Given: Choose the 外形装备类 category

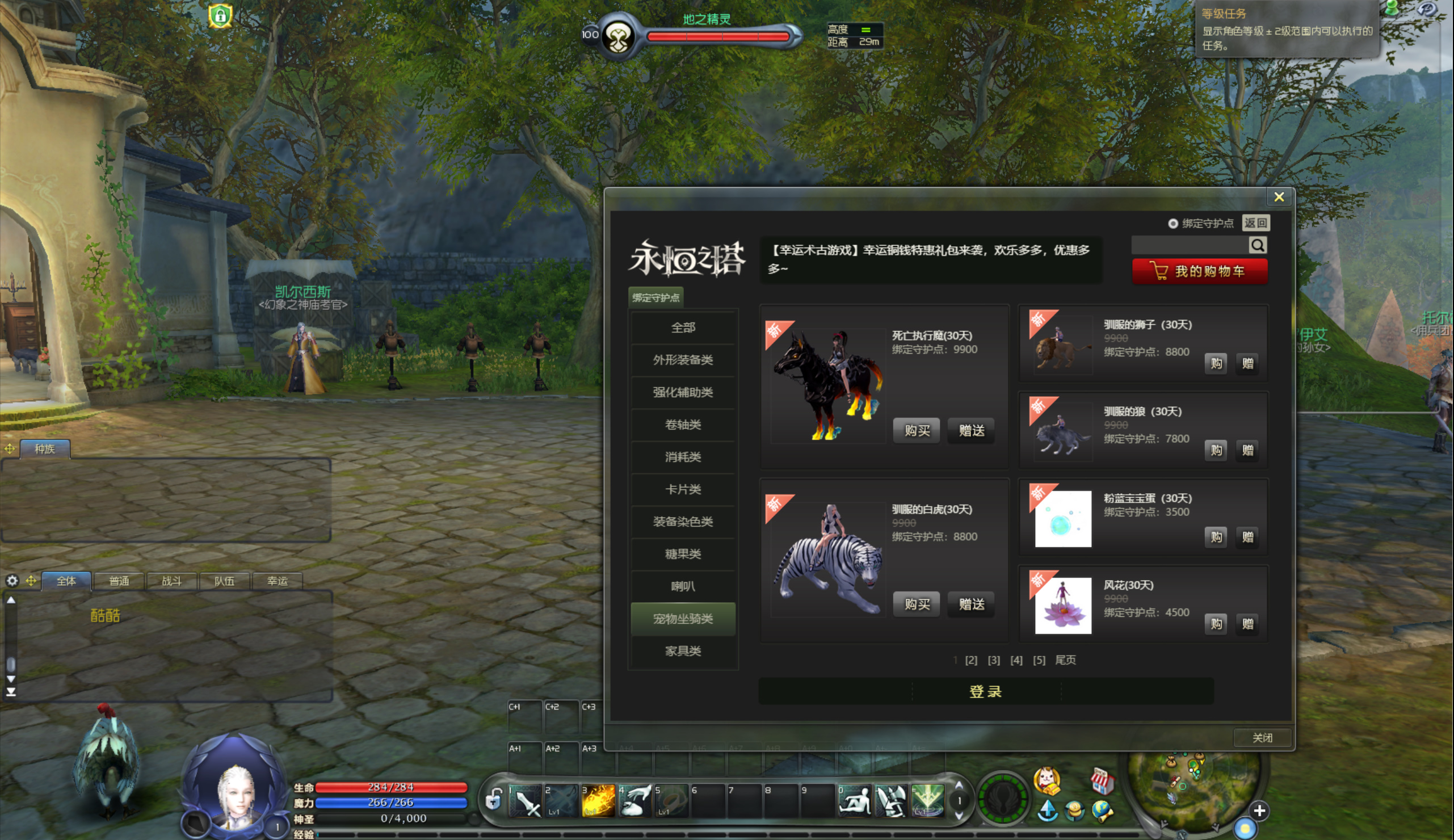Looking at the screenshot, I should coord(683,360).
